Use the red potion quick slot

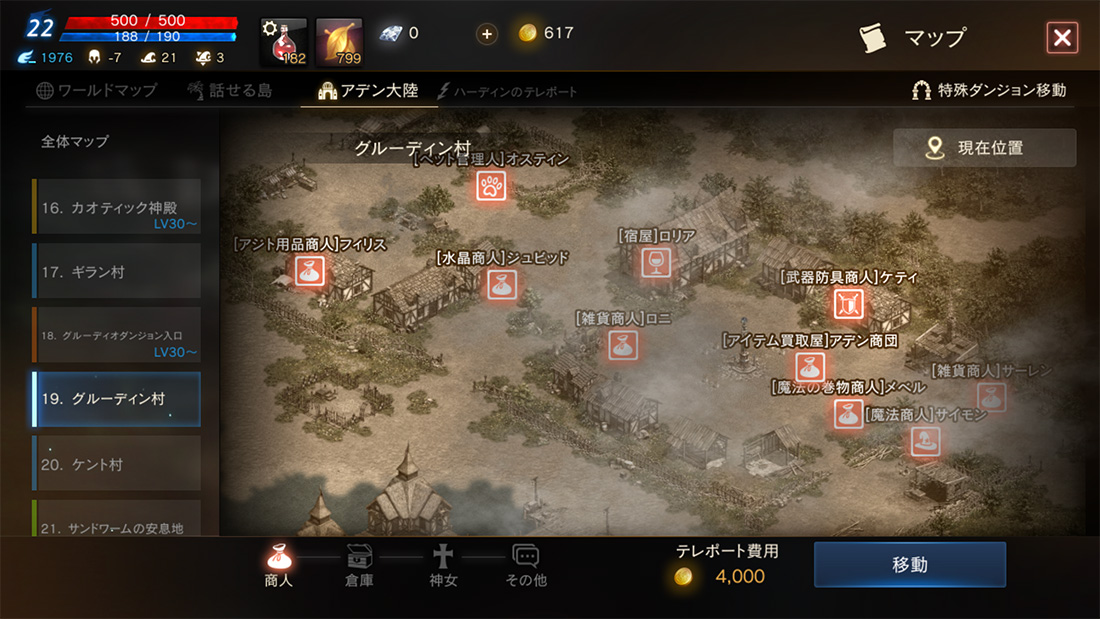point(284,42)
